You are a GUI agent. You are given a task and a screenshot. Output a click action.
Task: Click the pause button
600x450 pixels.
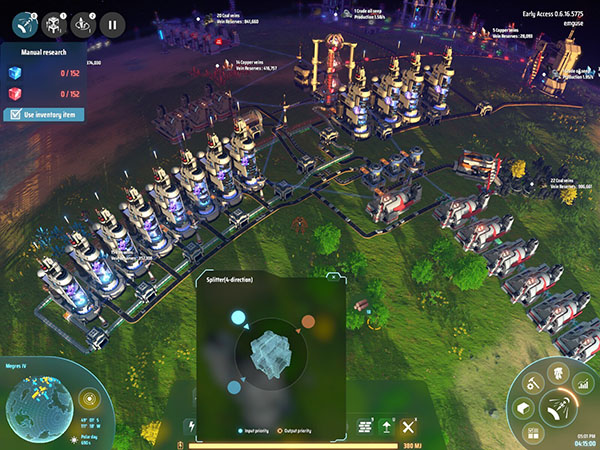(111, 24)
